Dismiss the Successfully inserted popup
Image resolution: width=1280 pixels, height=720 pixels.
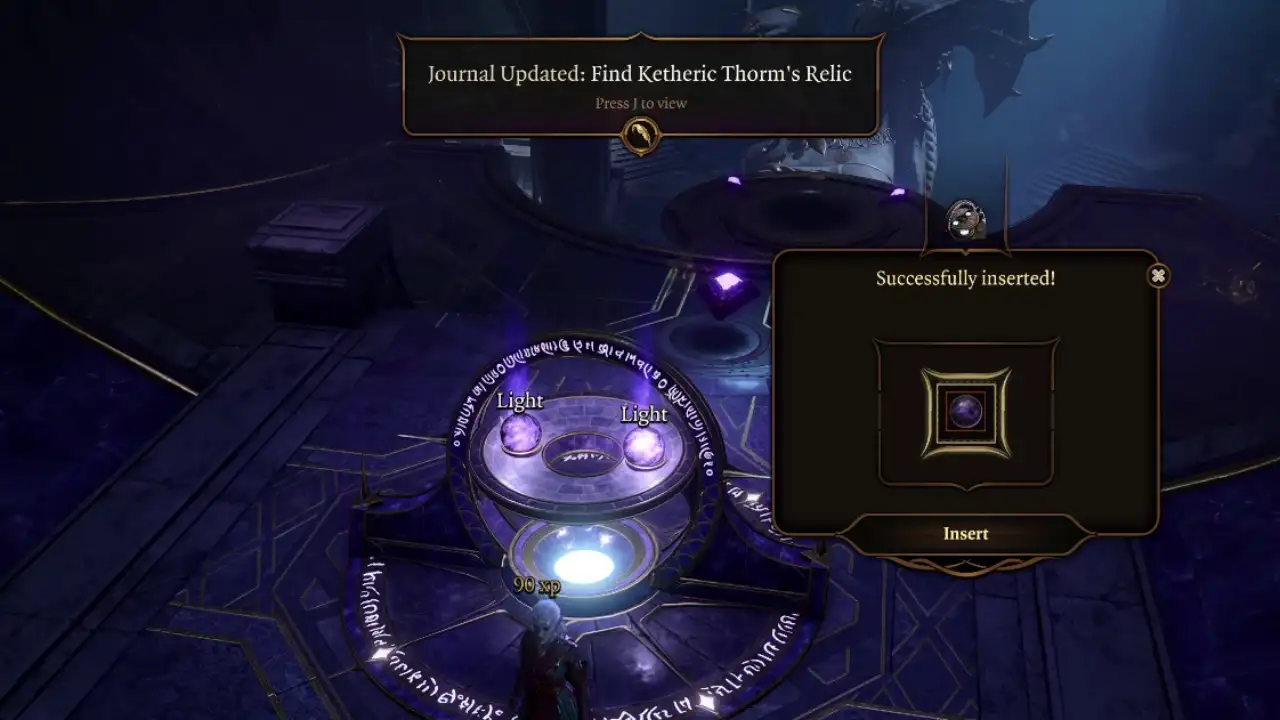tap(1158, 275)
